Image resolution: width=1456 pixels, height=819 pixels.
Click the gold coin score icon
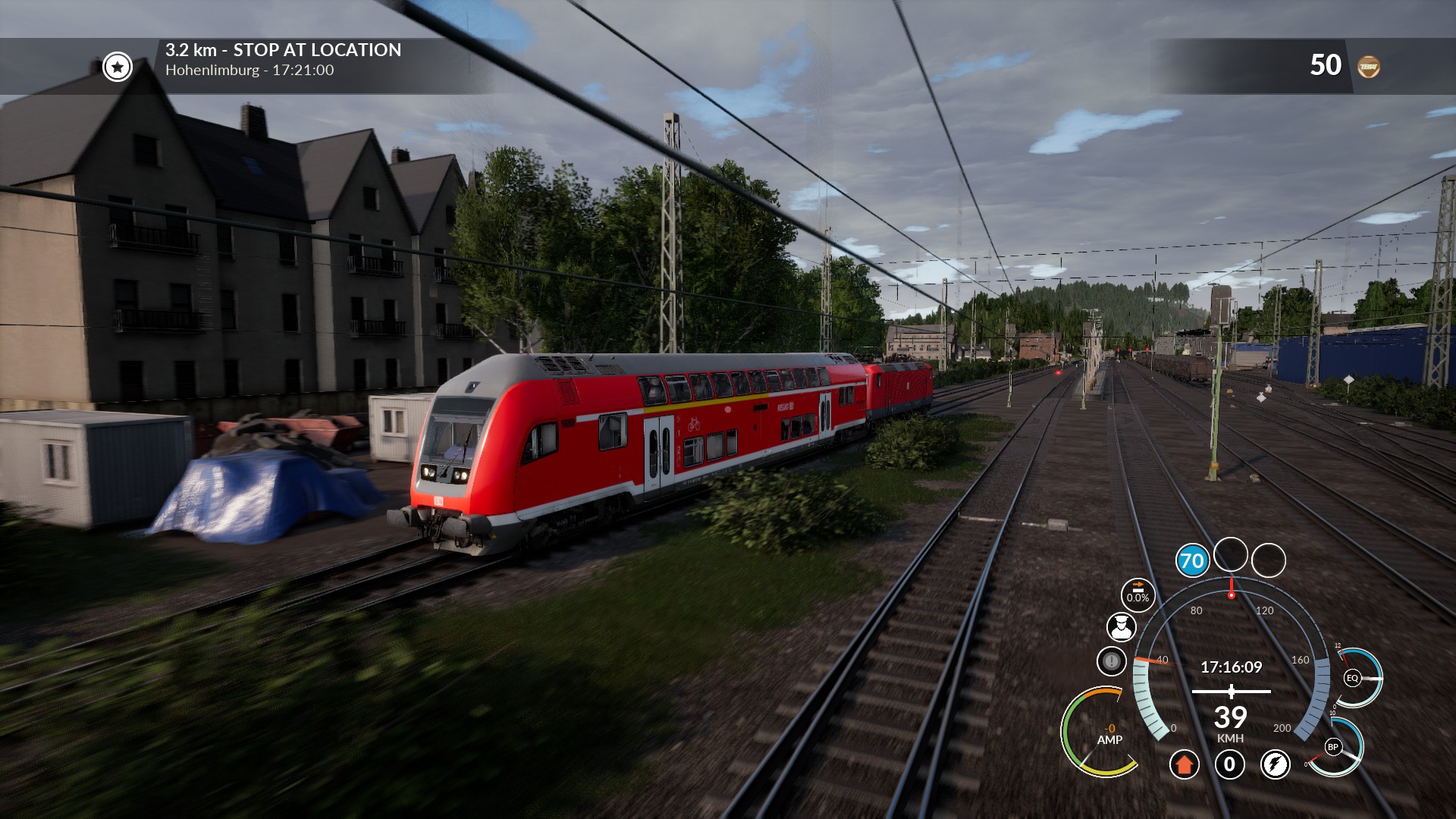click(x=1368, y=67)
